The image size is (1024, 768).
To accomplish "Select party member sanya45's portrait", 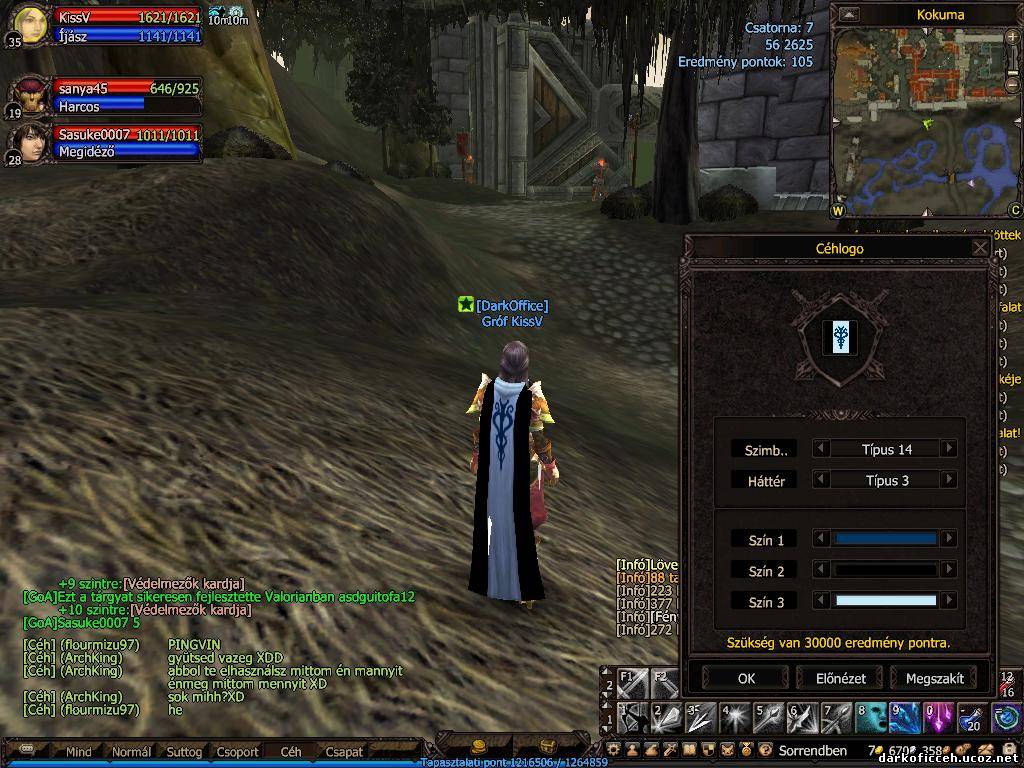I will coord(28,96).
